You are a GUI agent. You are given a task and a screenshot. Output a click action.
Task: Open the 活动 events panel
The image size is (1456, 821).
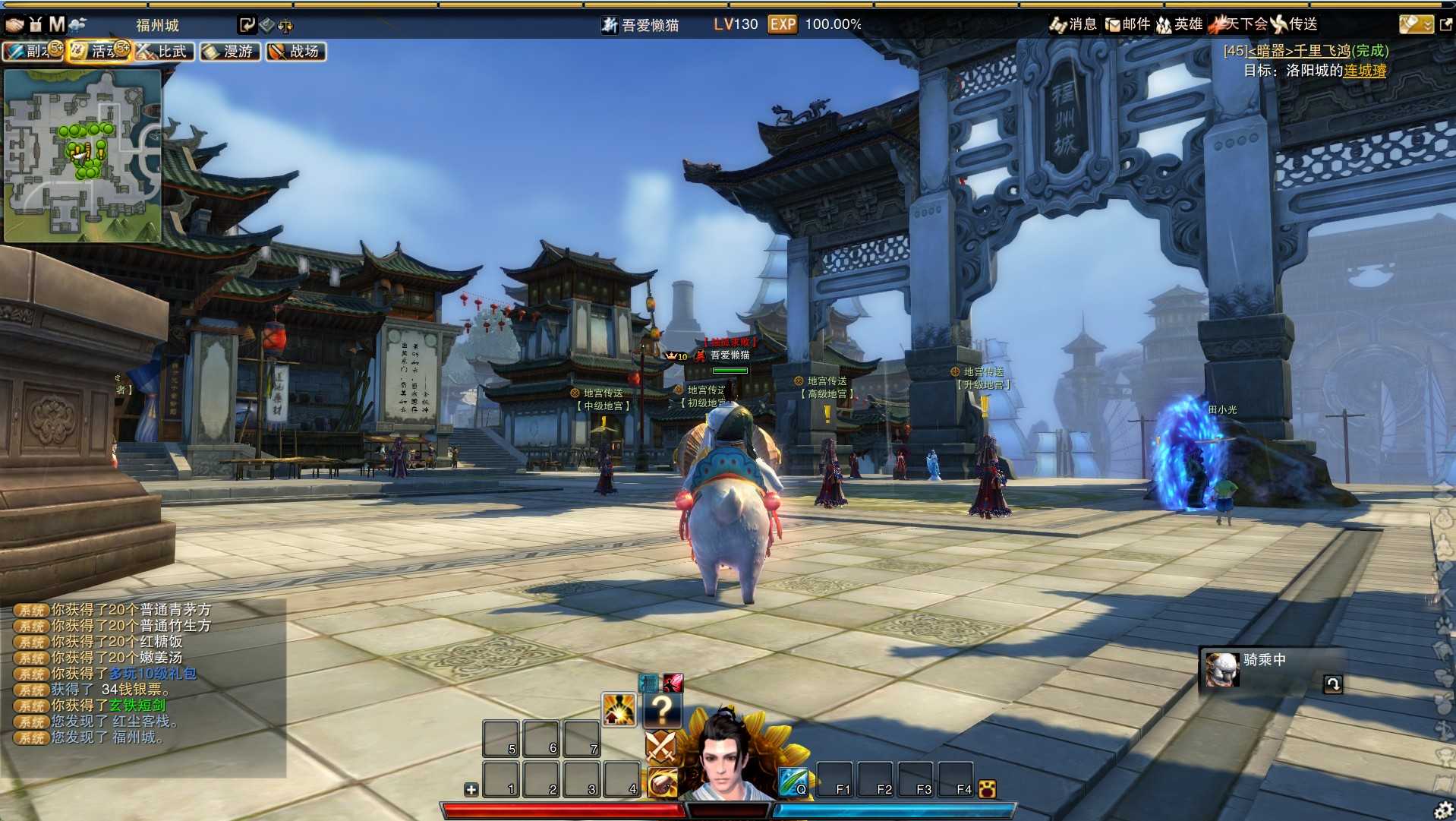pos(97,52)
